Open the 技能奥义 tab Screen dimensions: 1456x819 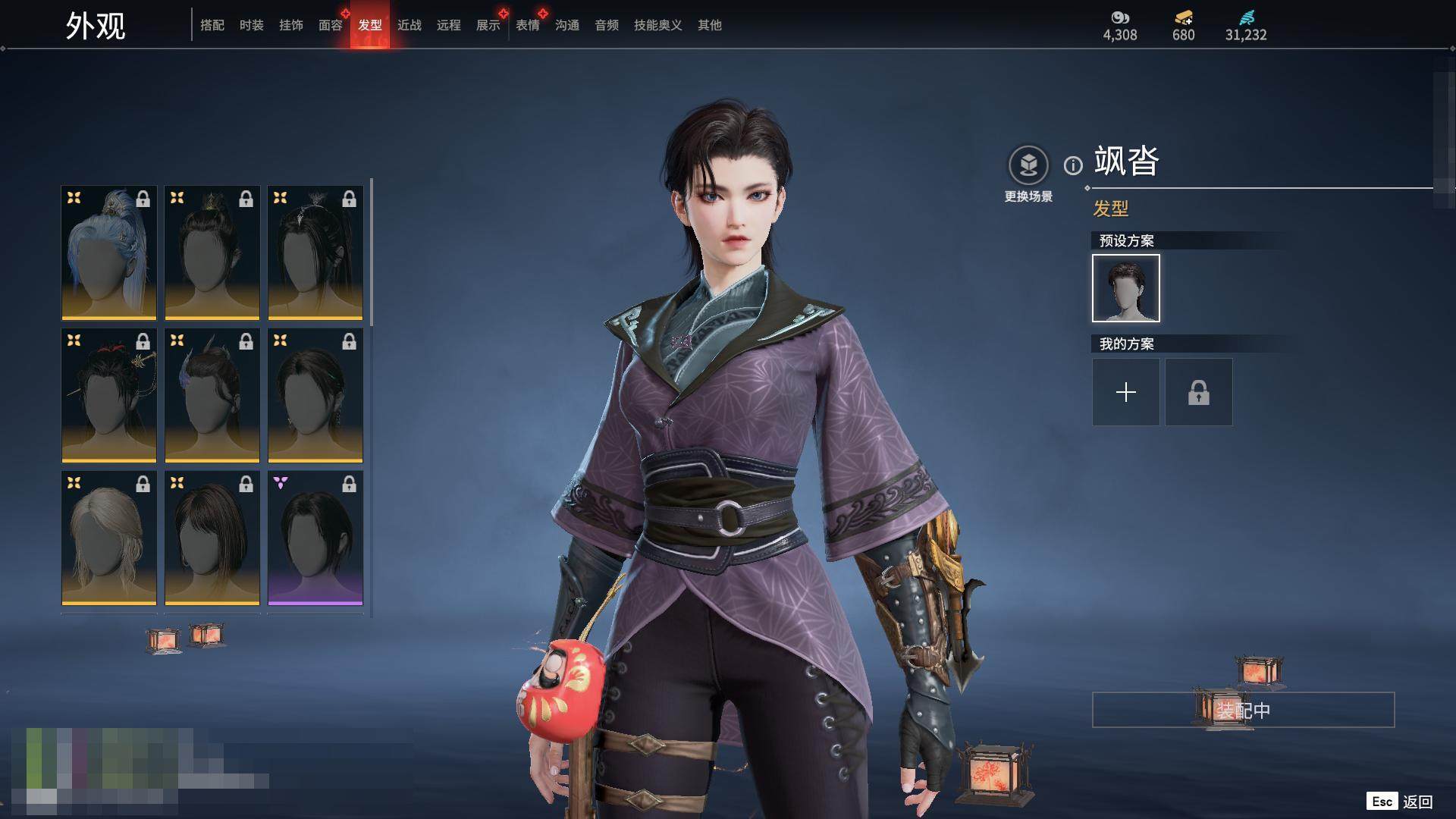click(x=658, y=25)
